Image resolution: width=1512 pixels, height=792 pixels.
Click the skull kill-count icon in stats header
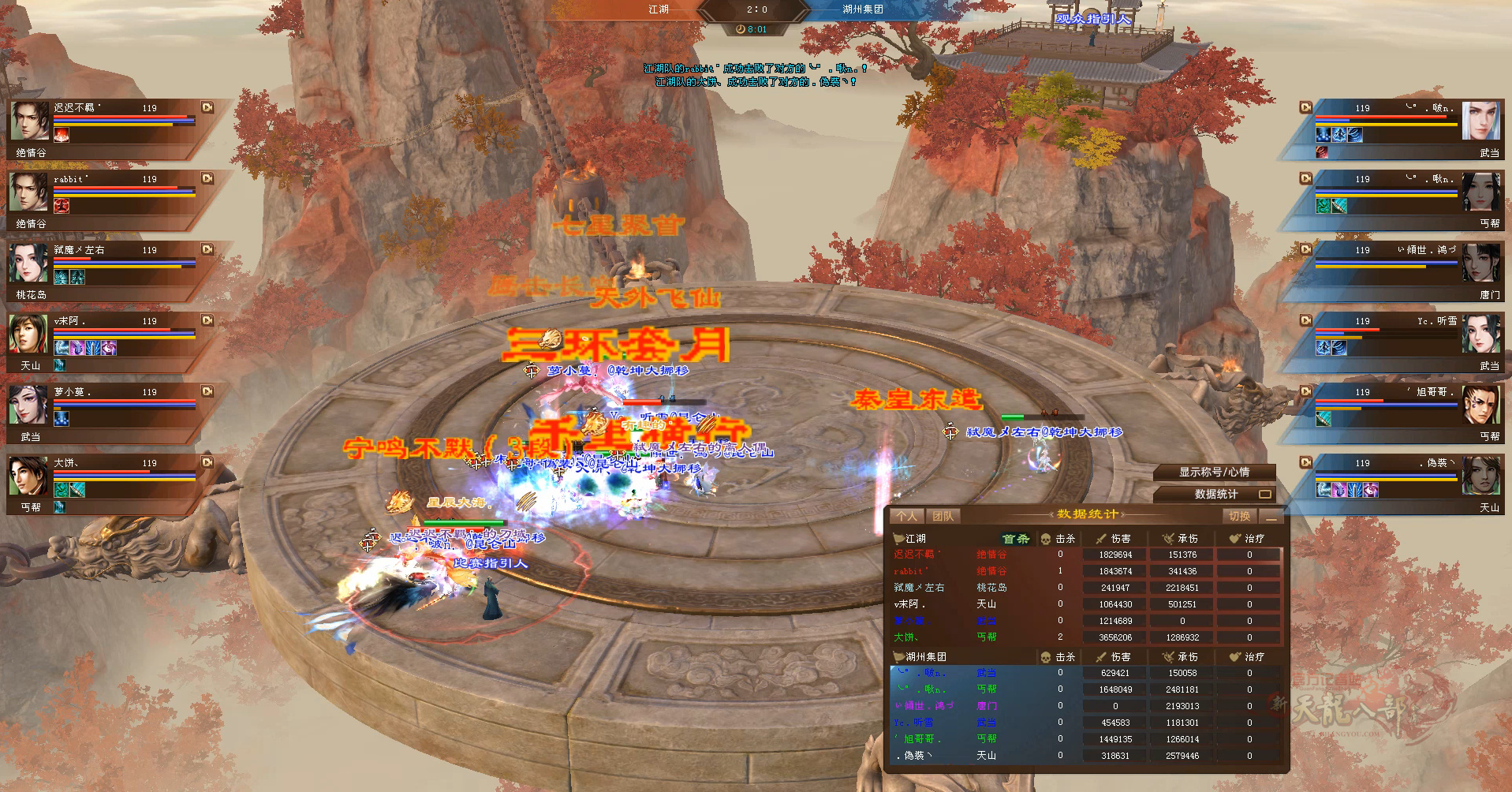[x=1046, y=537]
